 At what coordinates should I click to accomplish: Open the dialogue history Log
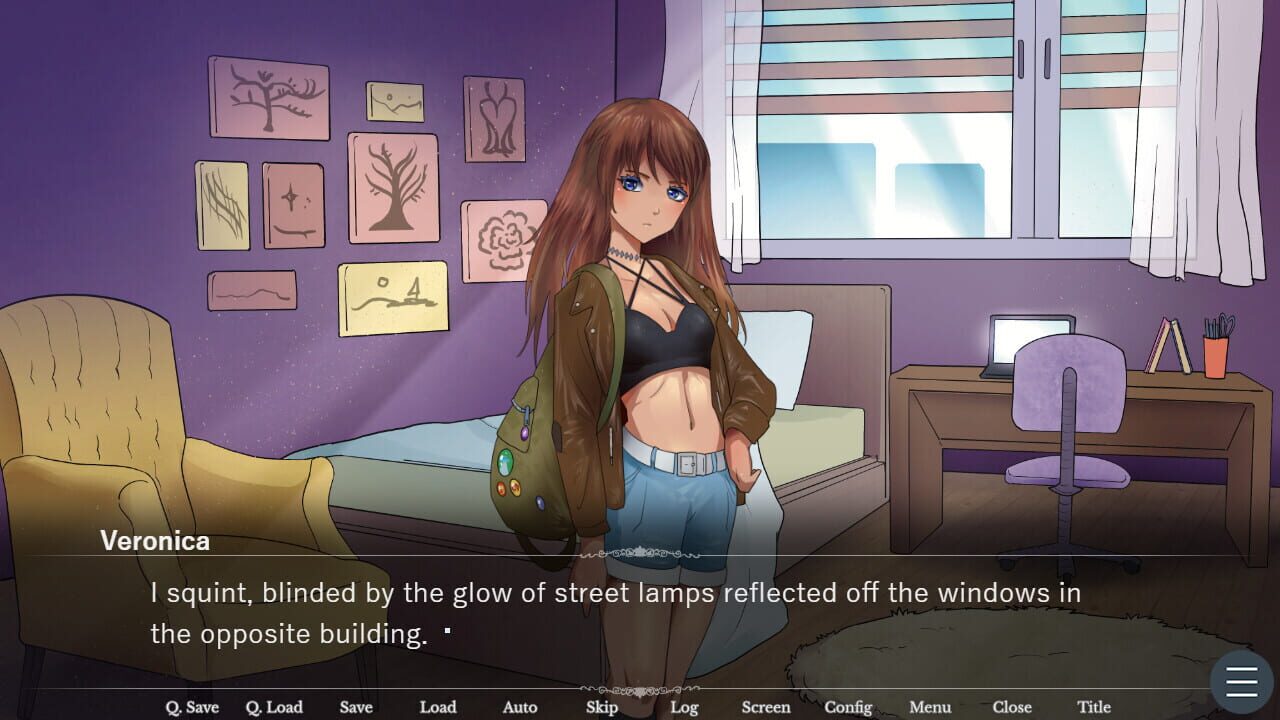tap(684, 707)
